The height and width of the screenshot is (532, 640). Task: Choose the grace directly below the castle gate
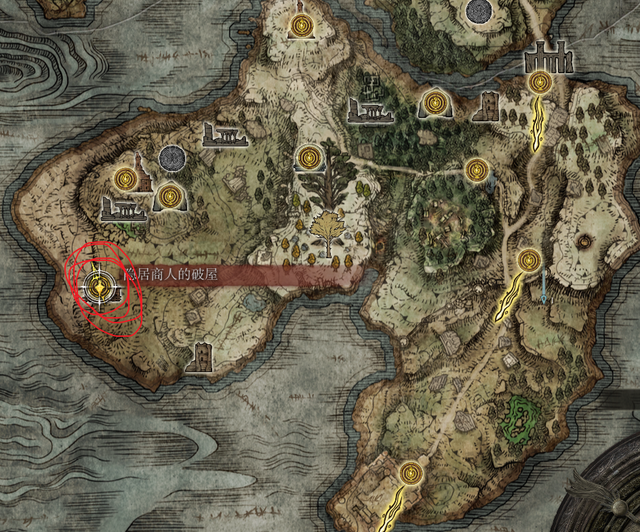click(540, 82)
